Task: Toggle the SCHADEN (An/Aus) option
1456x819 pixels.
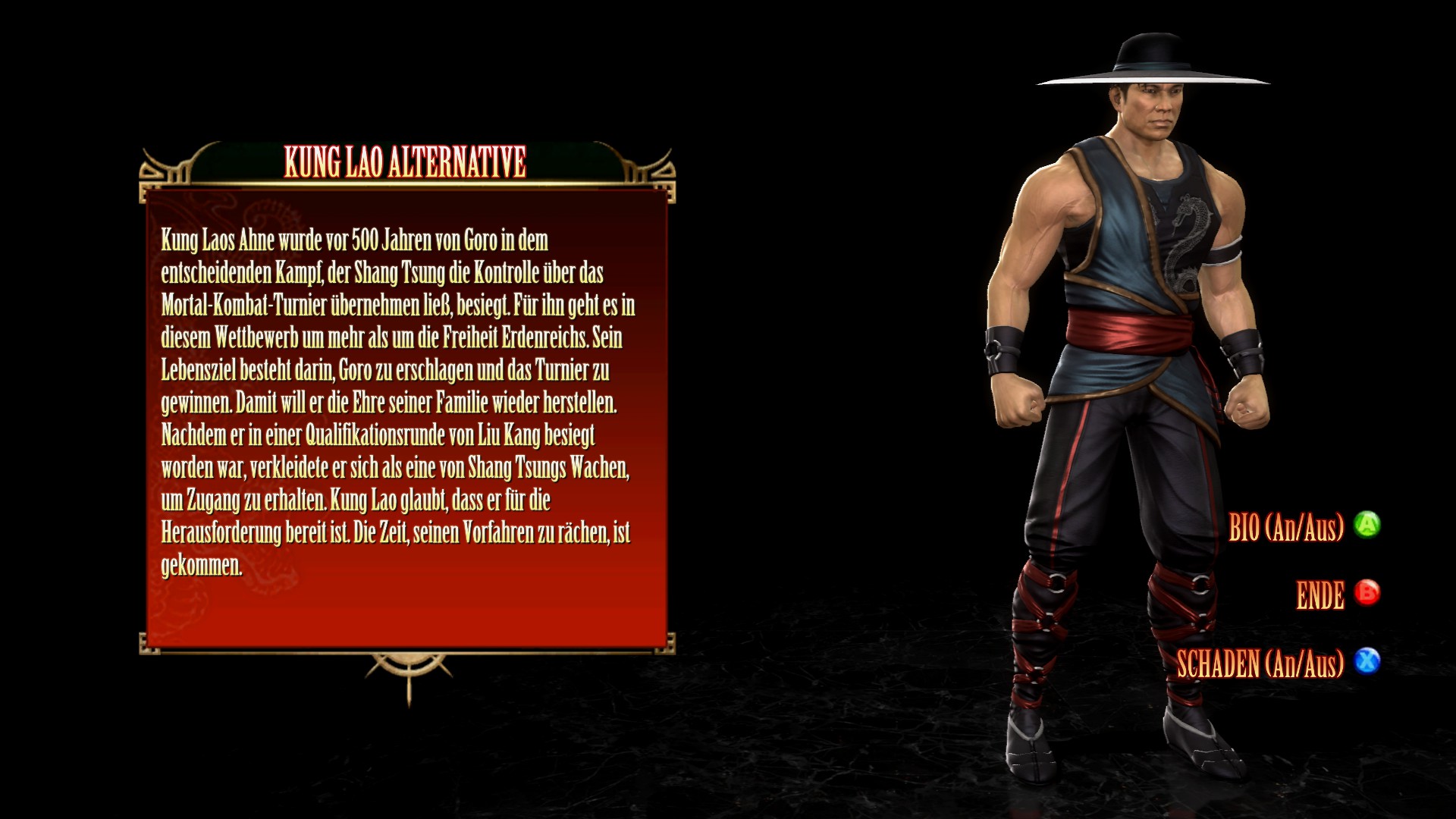Action: 1260,664
